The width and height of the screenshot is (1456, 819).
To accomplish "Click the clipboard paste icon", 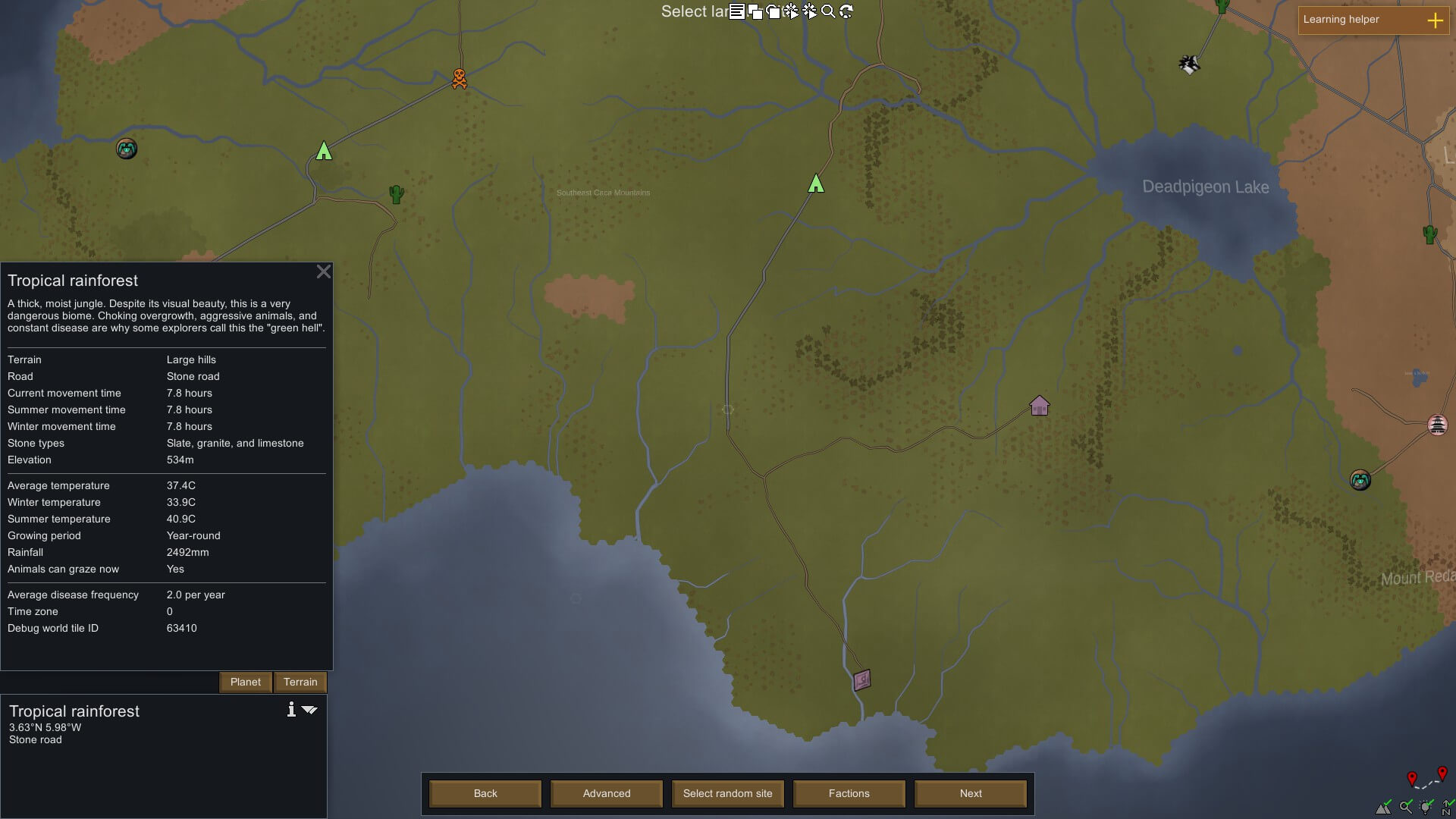I will pyautogui.click(x=773, y=11).
